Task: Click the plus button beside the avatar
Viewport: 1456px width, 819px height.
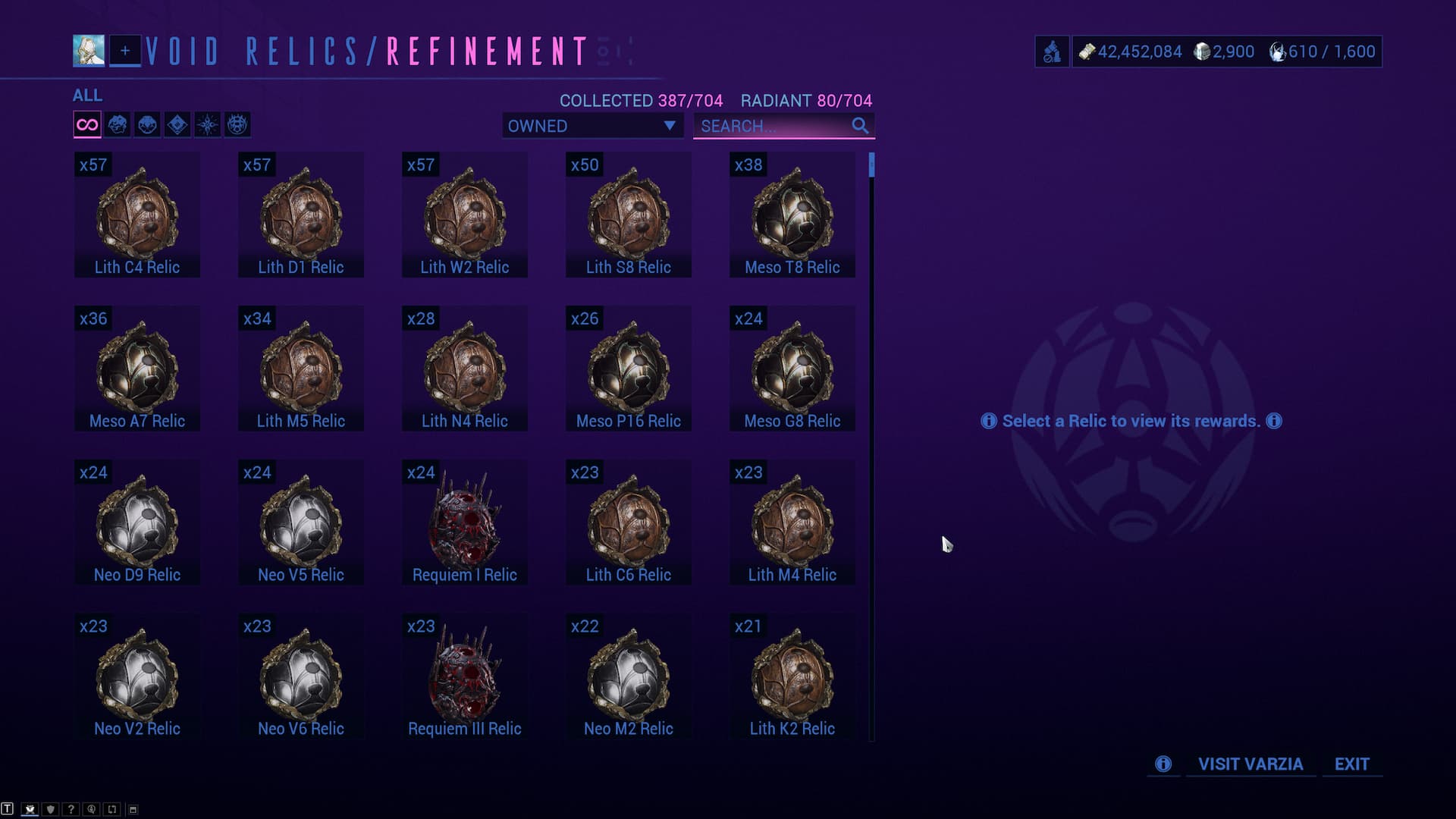Action: (x=125, y=51)
